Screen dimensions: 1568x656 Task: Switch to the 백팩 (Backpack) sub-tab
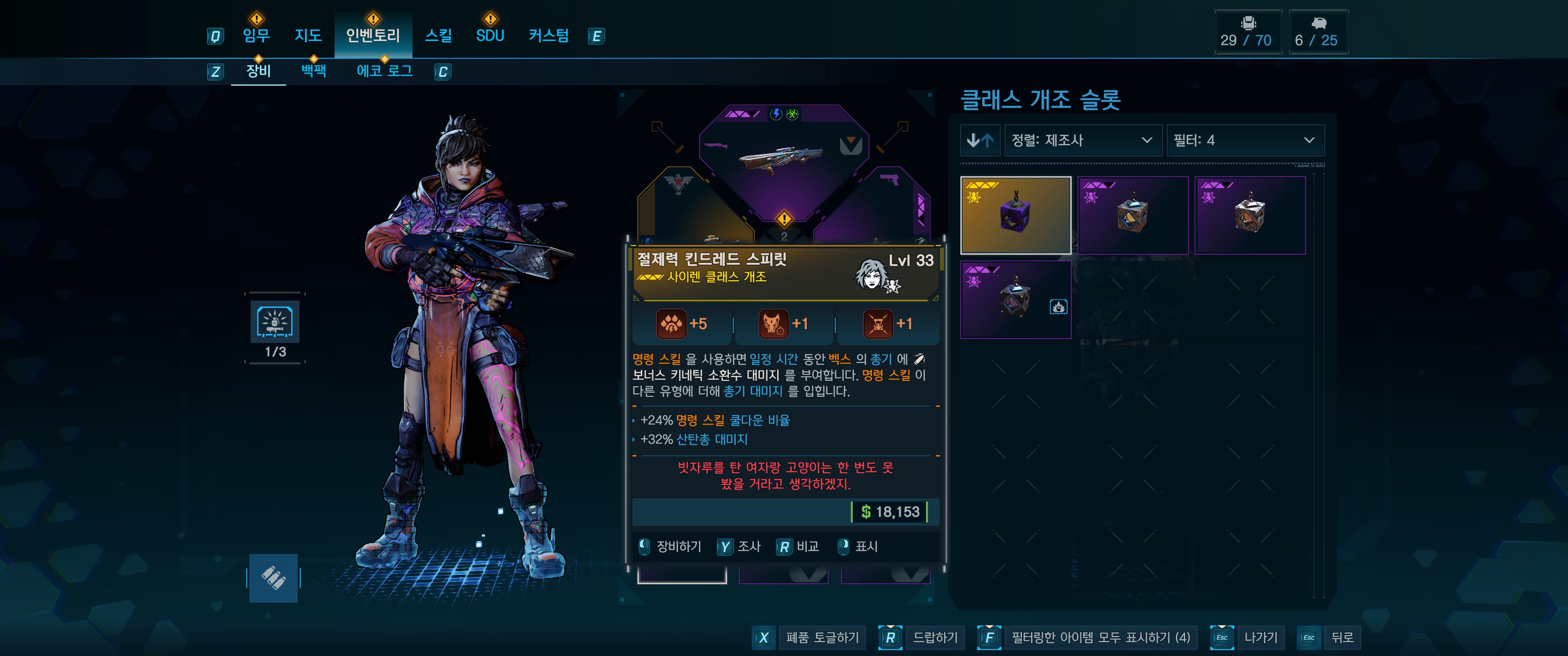(314, 71)
